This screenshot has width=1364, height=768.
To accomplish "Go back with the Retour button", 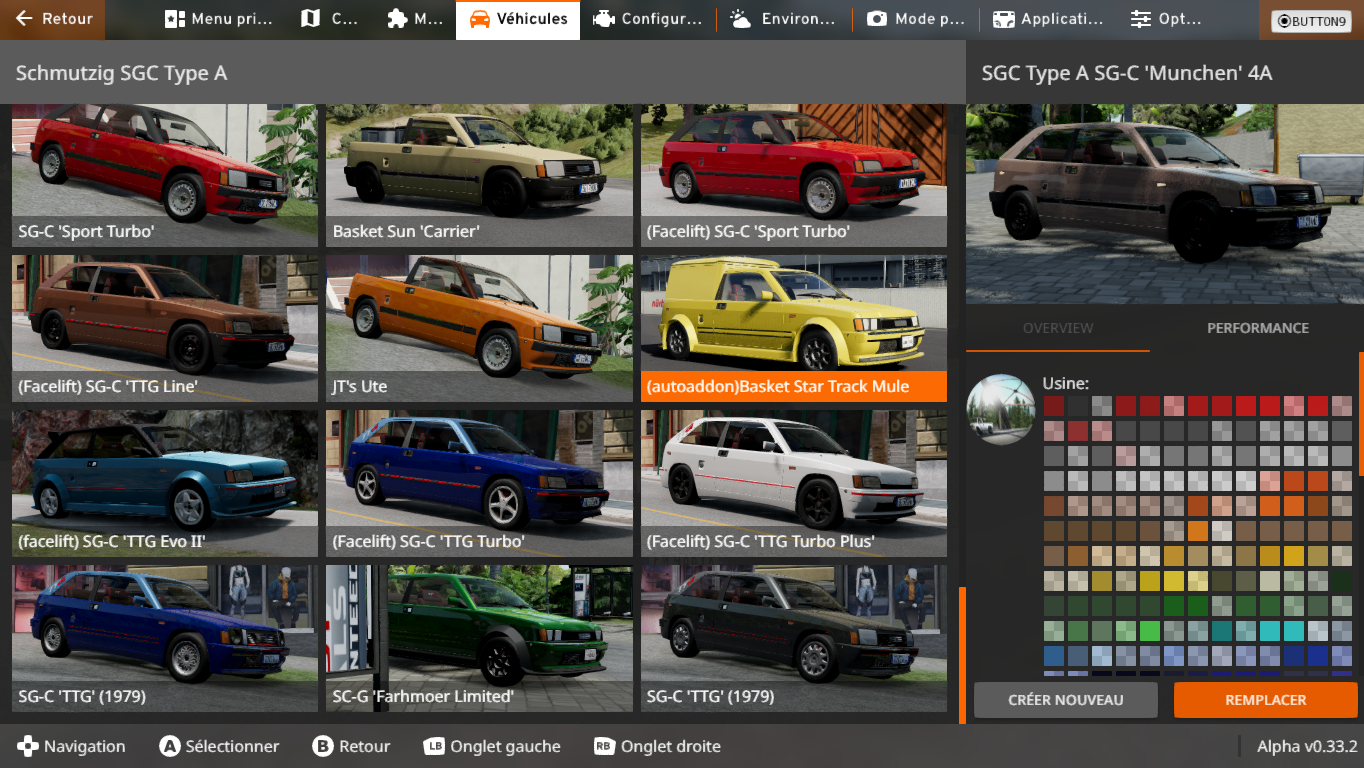I will (x=54, y=19).
